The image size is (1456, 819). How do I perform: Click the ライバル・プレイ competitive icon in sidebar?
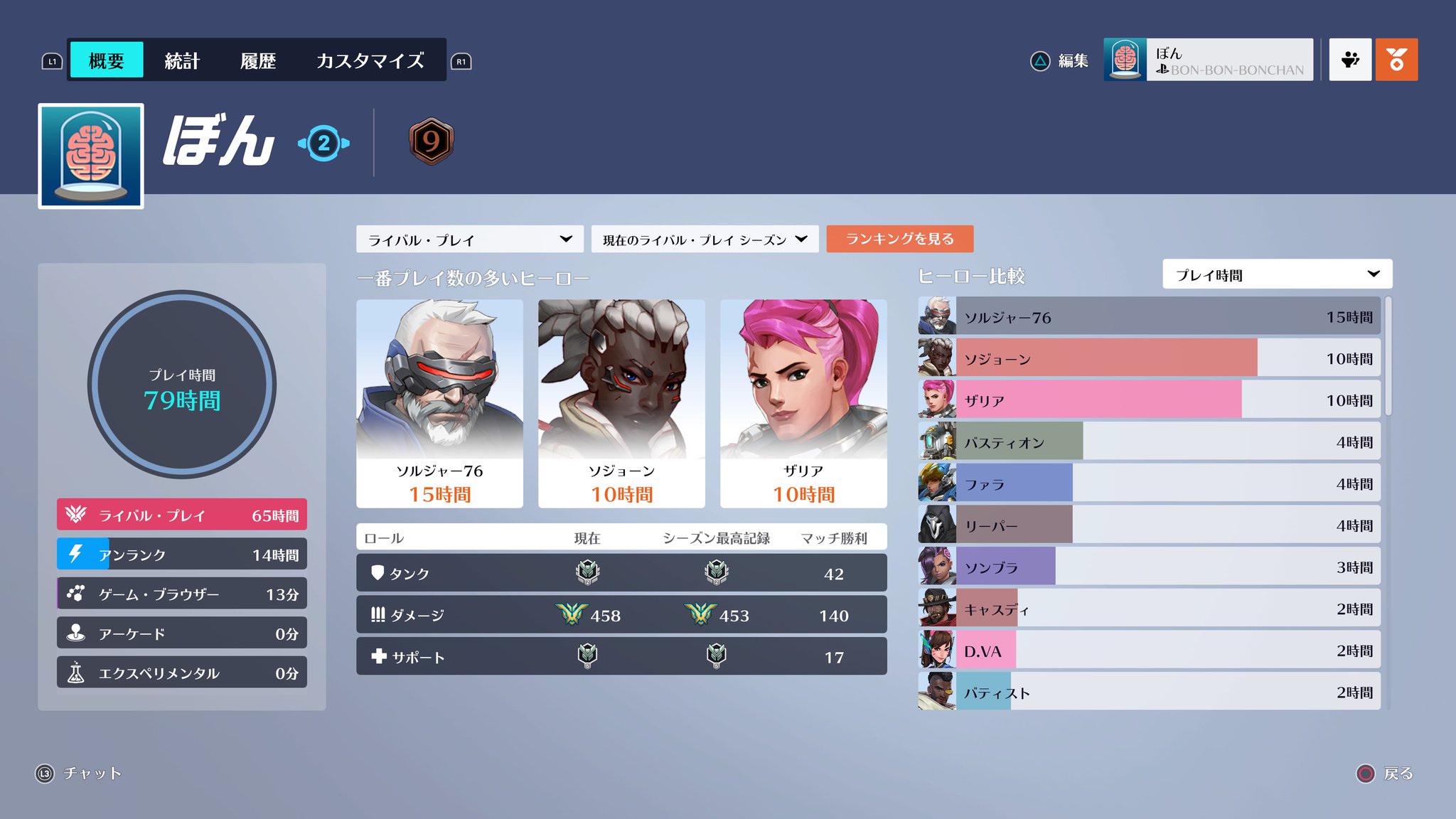[75, 515]
